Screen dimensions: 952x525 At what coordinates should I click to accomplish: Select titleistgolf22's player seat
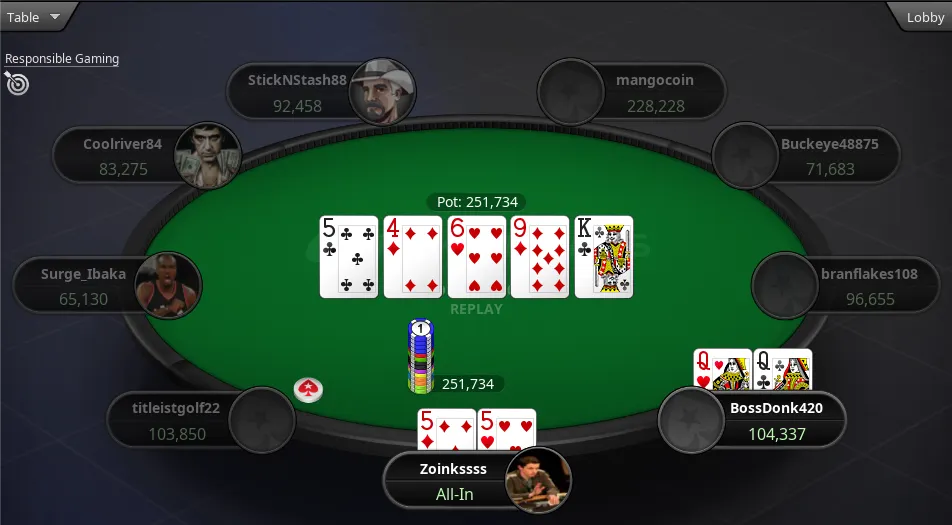[x=195, y=420]
